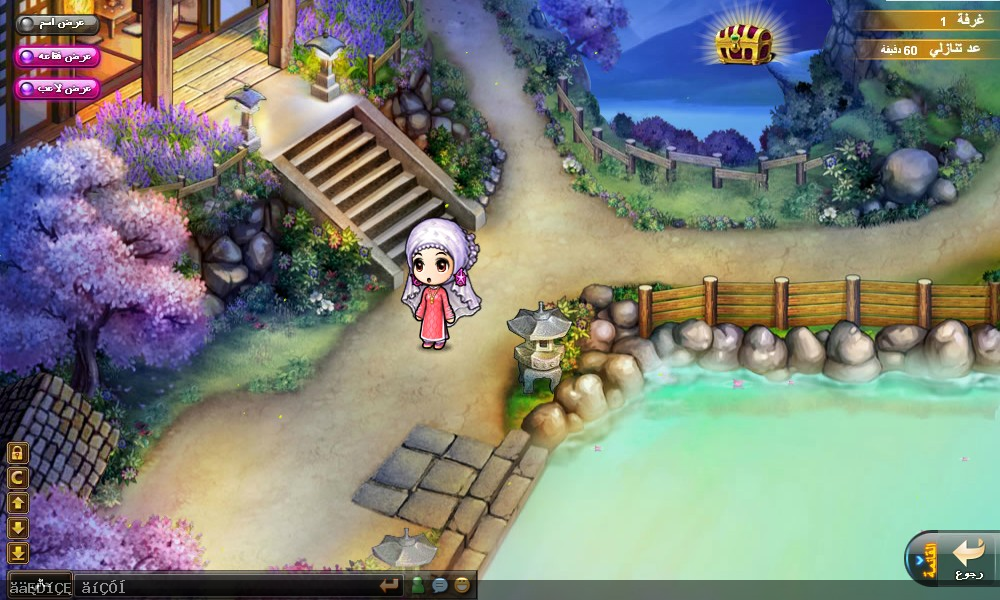Open the glowing treasure chest reward icon
This screenshot has height=600, width=1000.
coord(745,43)
